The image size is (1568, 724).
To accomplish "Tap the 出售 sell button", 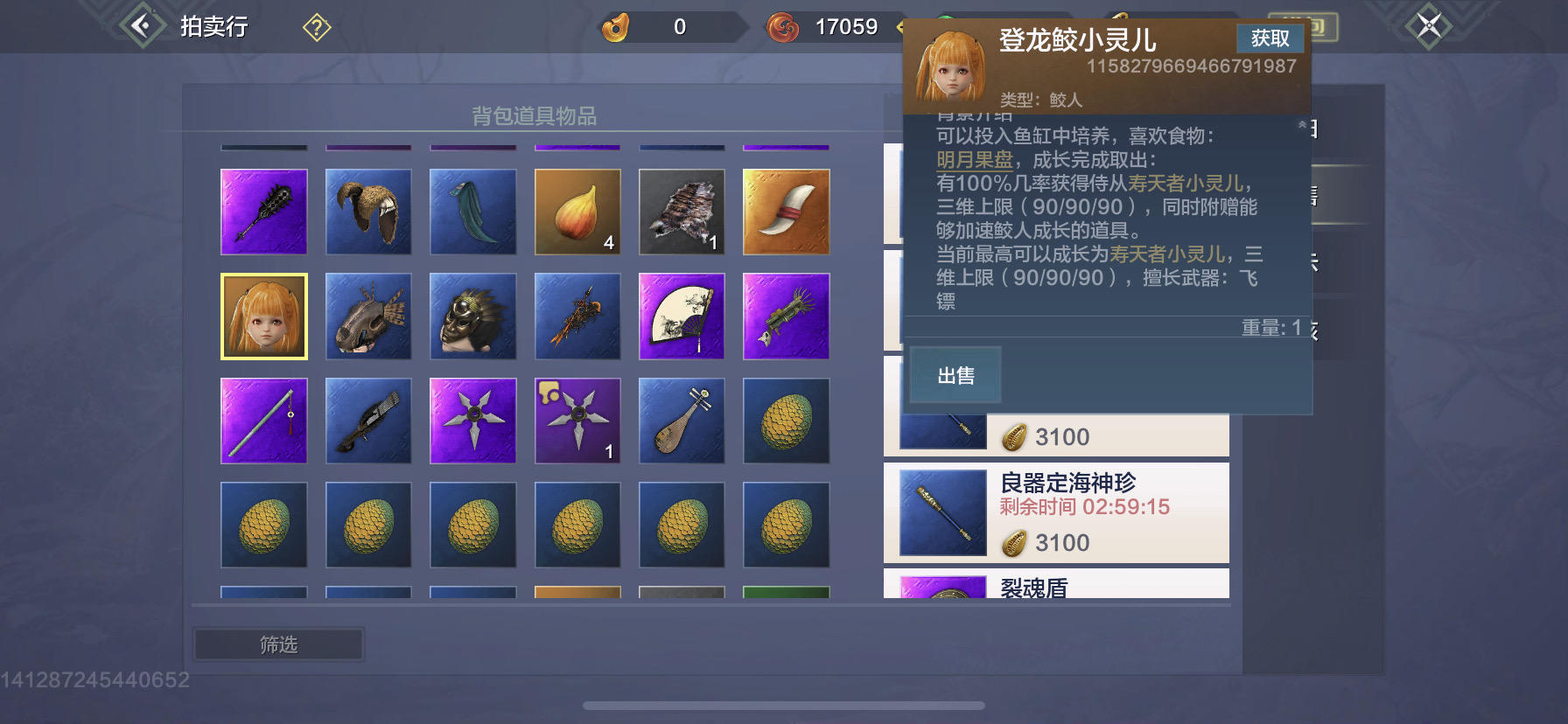I will point(955,374).
